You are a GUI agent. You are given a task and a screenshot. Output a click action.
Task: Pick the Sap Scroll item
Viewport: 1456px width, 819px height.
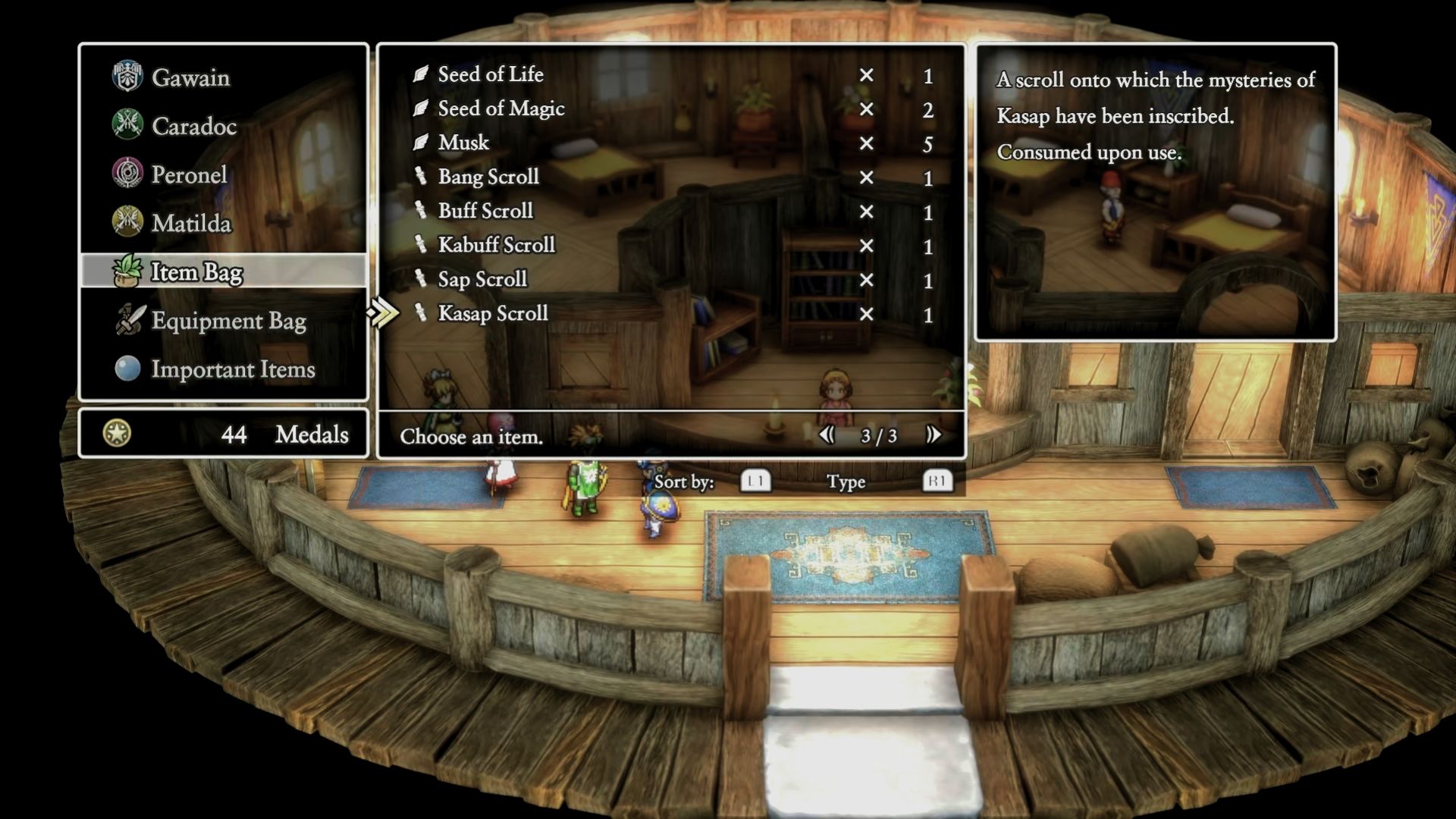[482, 279]
